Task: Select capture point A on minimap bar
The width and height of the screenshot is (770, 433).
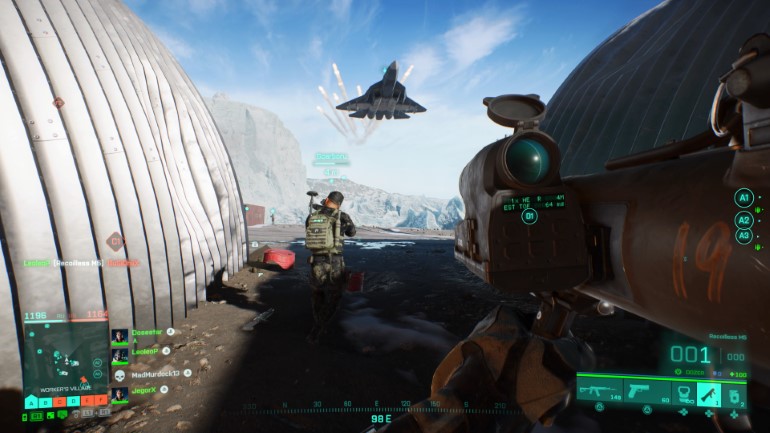Action: (x=29, y=401)
